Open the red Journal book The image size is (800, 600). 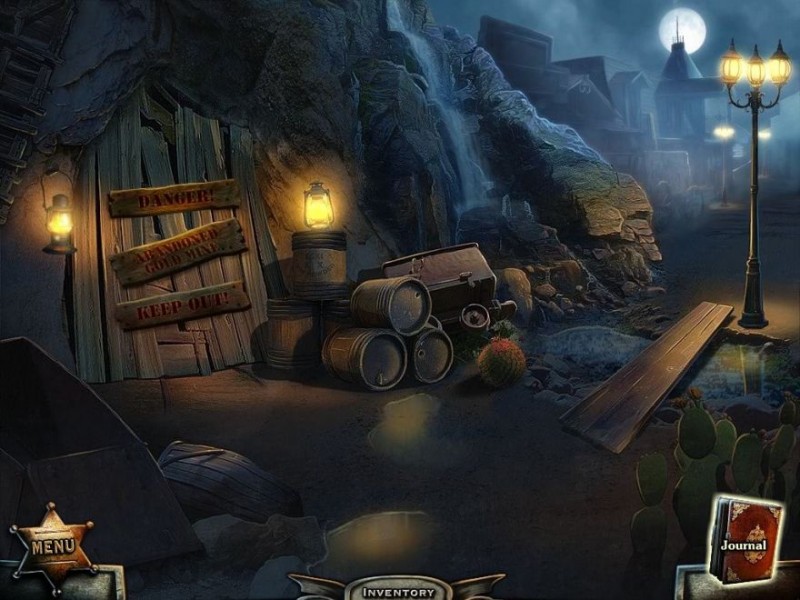746,542
